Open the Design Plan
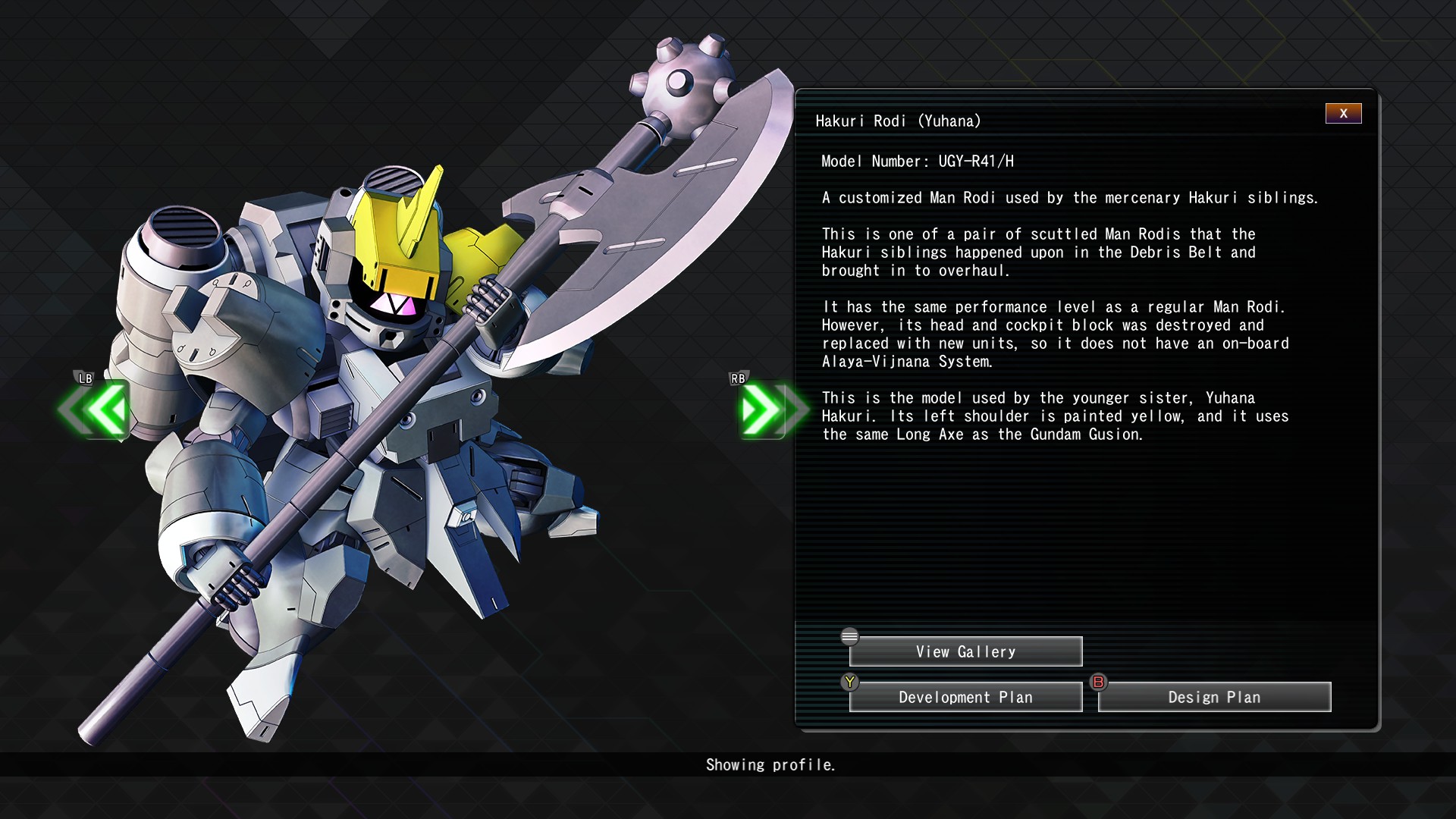The height and width of the screenshot is (819, 1456). (1214, 698)
